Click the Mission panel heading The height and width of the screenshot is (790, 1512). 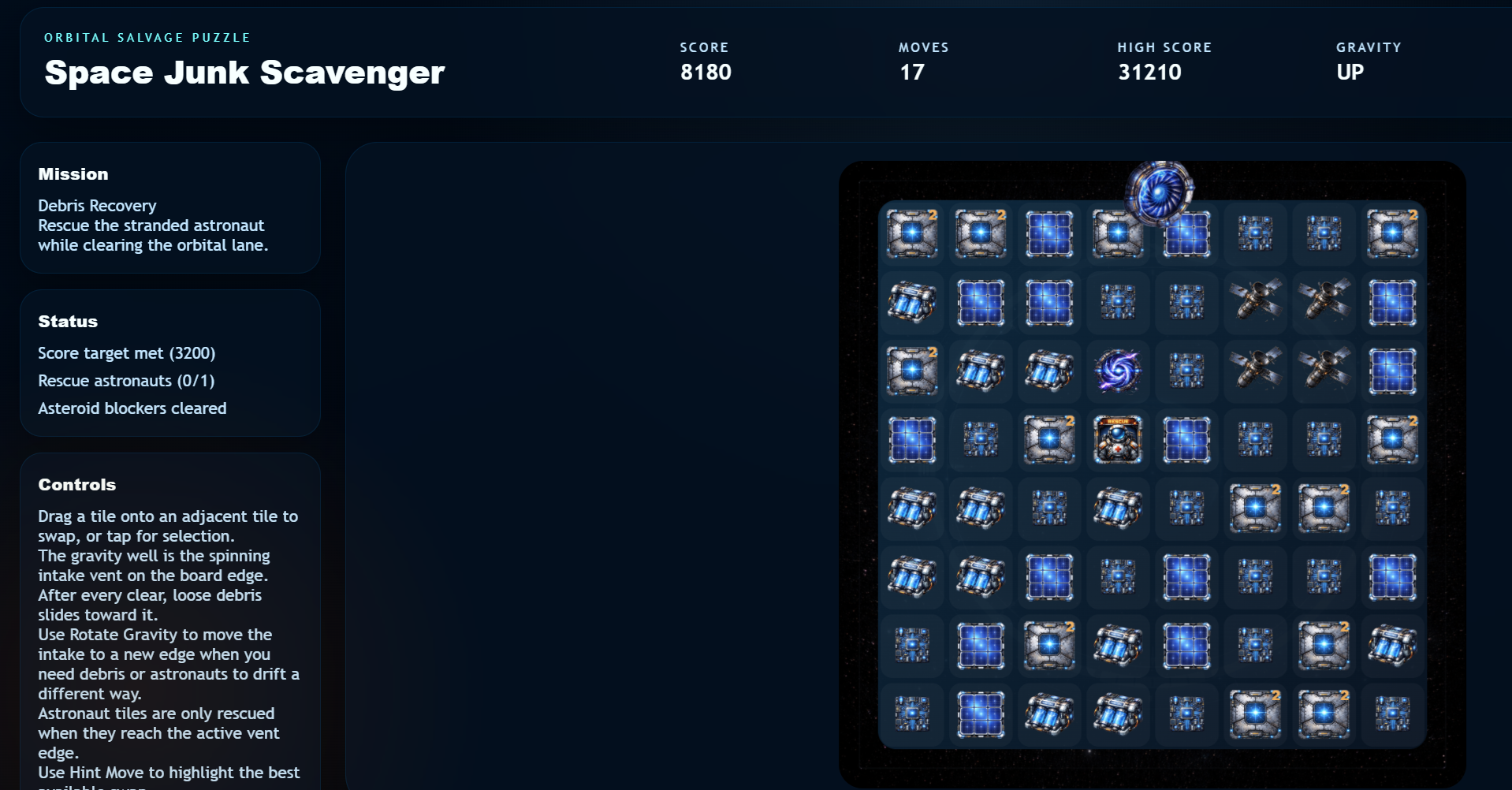click(x=73, y=173)
